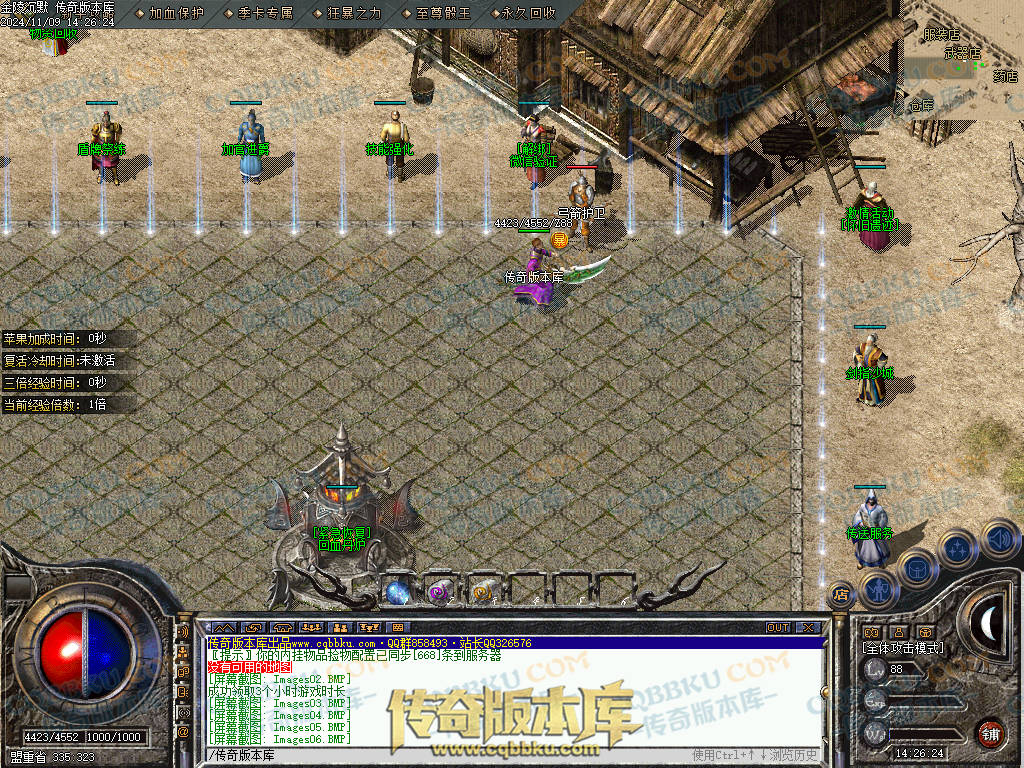Click the chat input field
This screenshot has width=1024, height=768.
click(x=450, y=754)
